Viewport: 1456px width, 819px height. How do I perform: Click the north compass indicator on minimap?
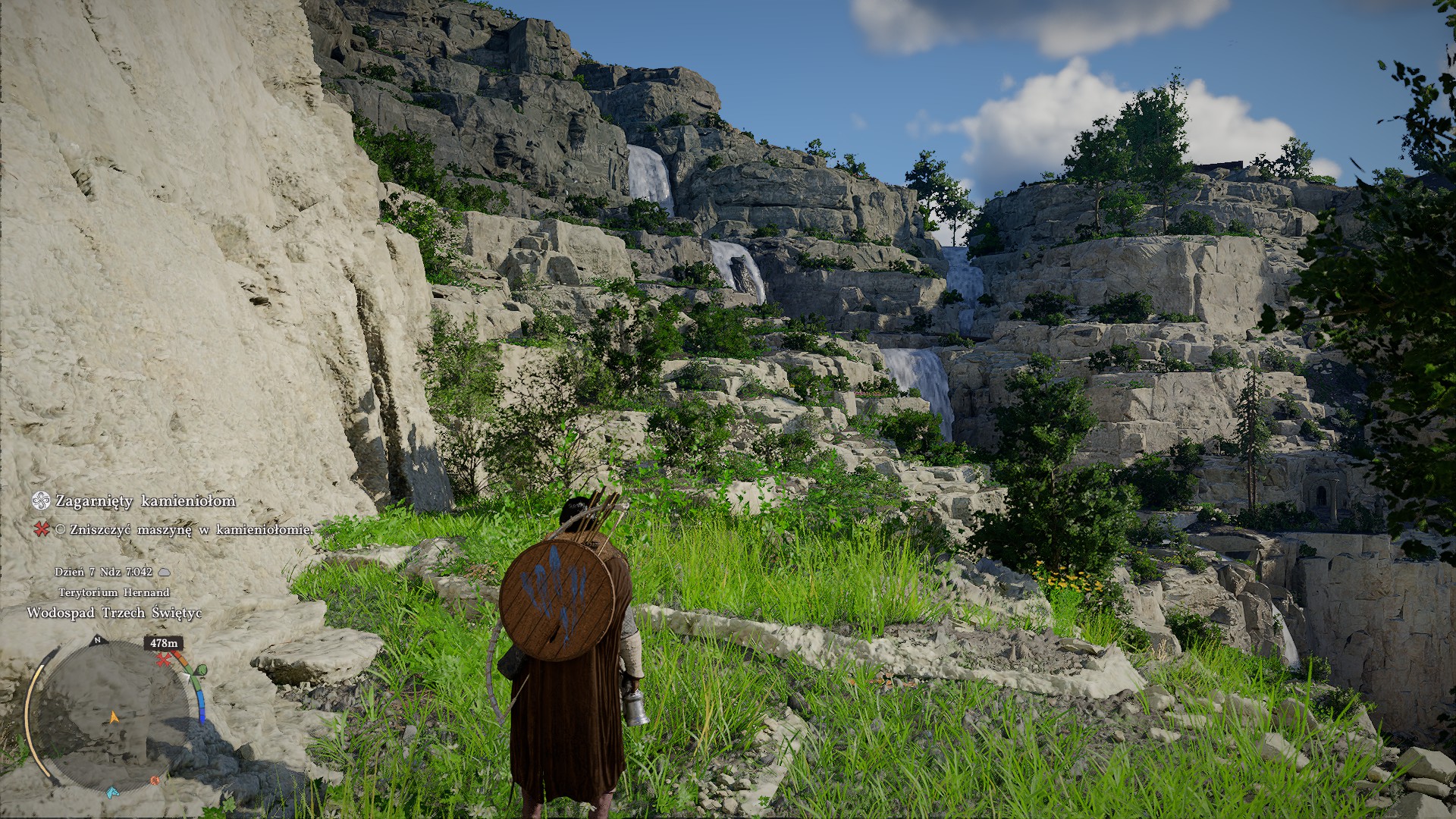pyautogui.click(x=97, y=641)
